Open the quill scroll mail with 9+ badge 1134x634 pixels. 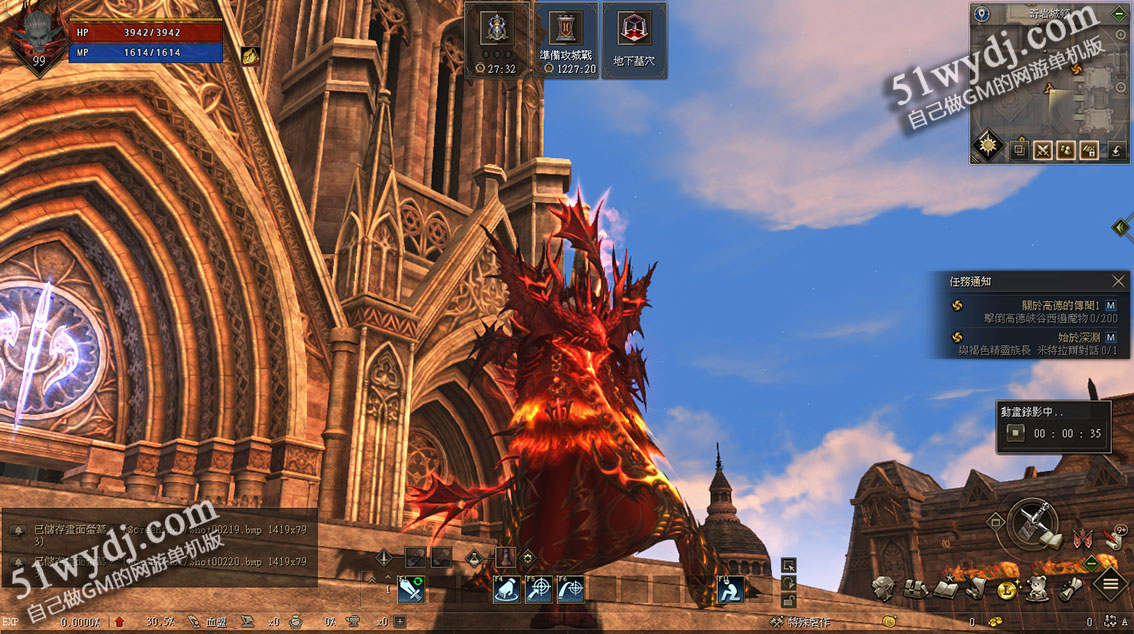pyautogui.click(x=1112, y=539)
